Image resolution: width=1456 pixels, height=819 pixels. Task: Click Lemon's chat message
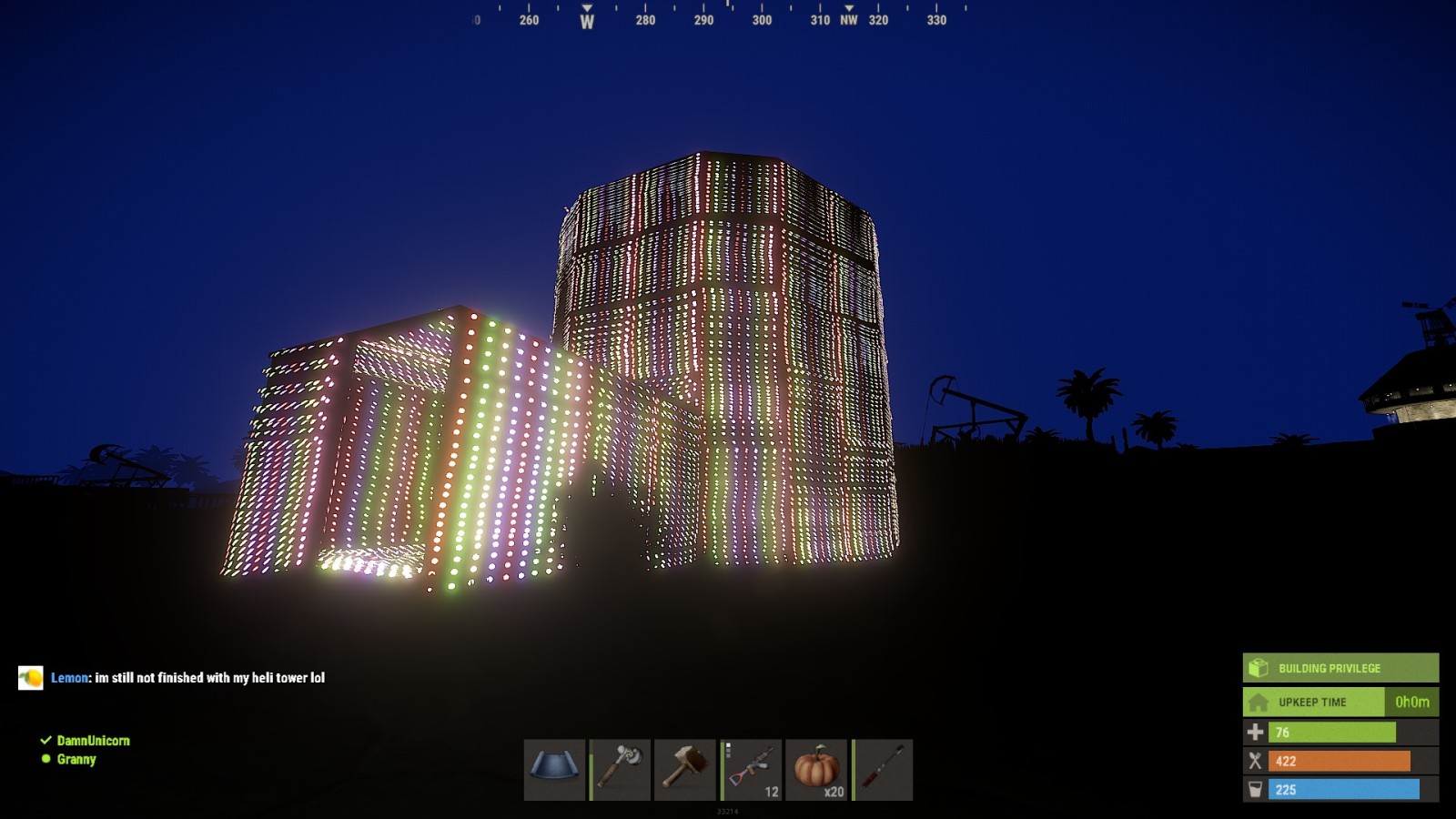coord(209,678)
